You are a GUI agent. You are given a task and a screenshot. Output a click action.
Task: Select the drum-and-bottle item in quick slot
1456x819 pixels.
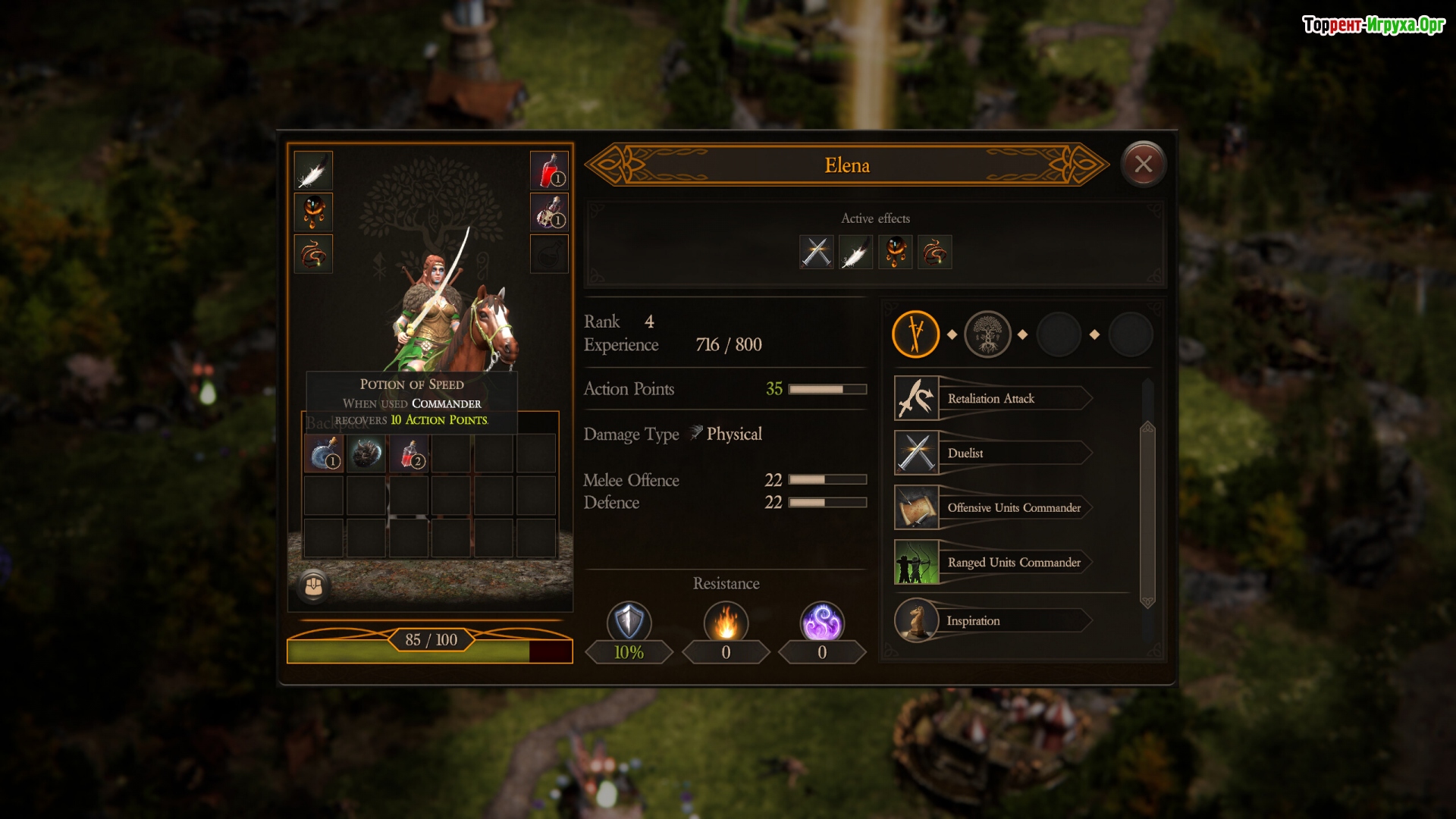pos(549,212)
